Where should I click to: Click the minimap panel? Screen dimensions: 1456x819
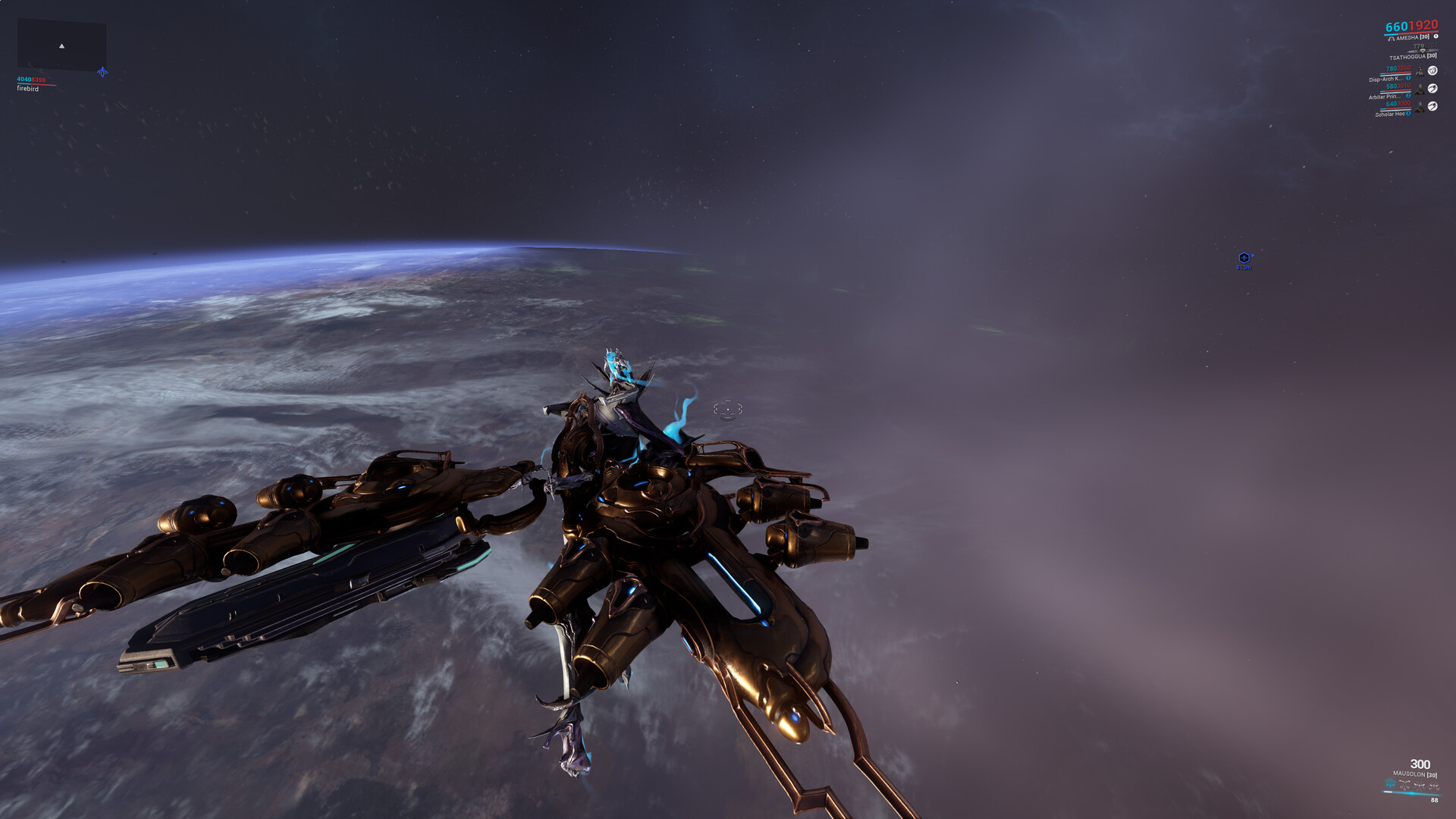[61, 45]
